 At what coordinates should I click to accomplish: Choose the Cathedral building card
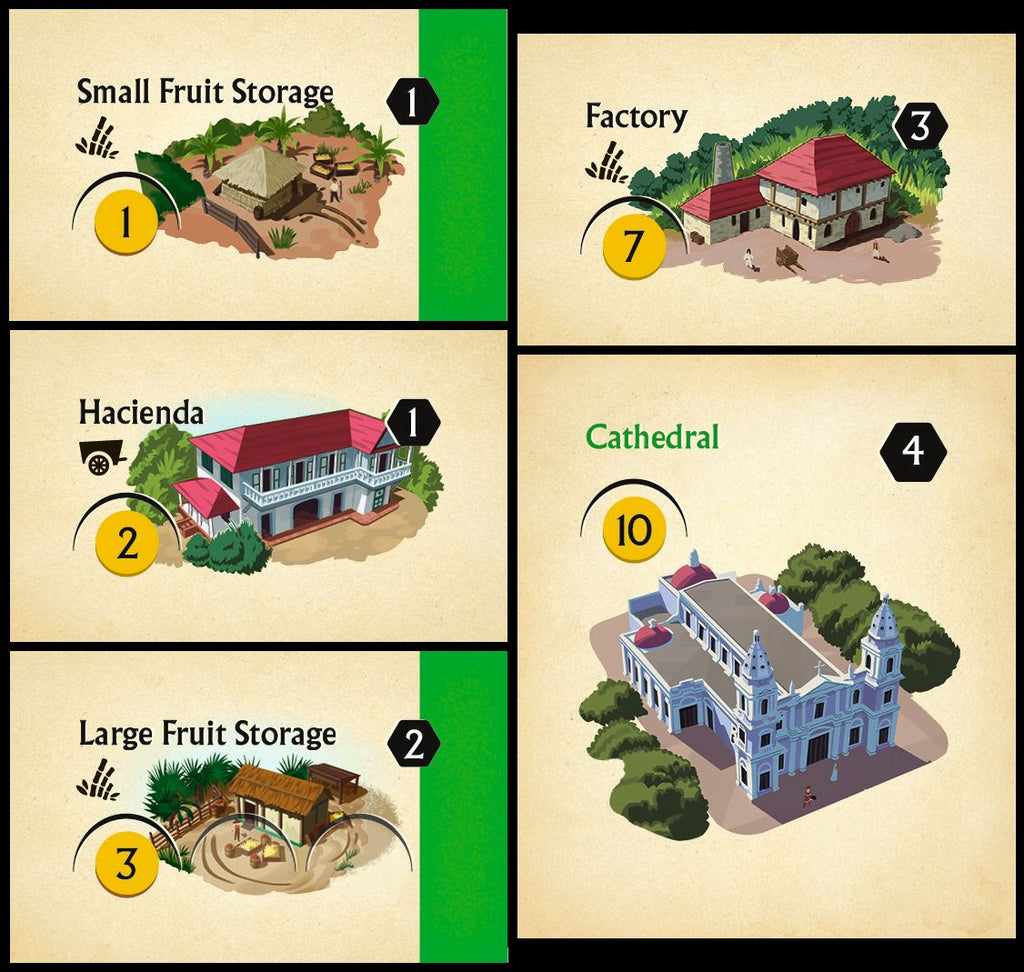tap(765, 645)
